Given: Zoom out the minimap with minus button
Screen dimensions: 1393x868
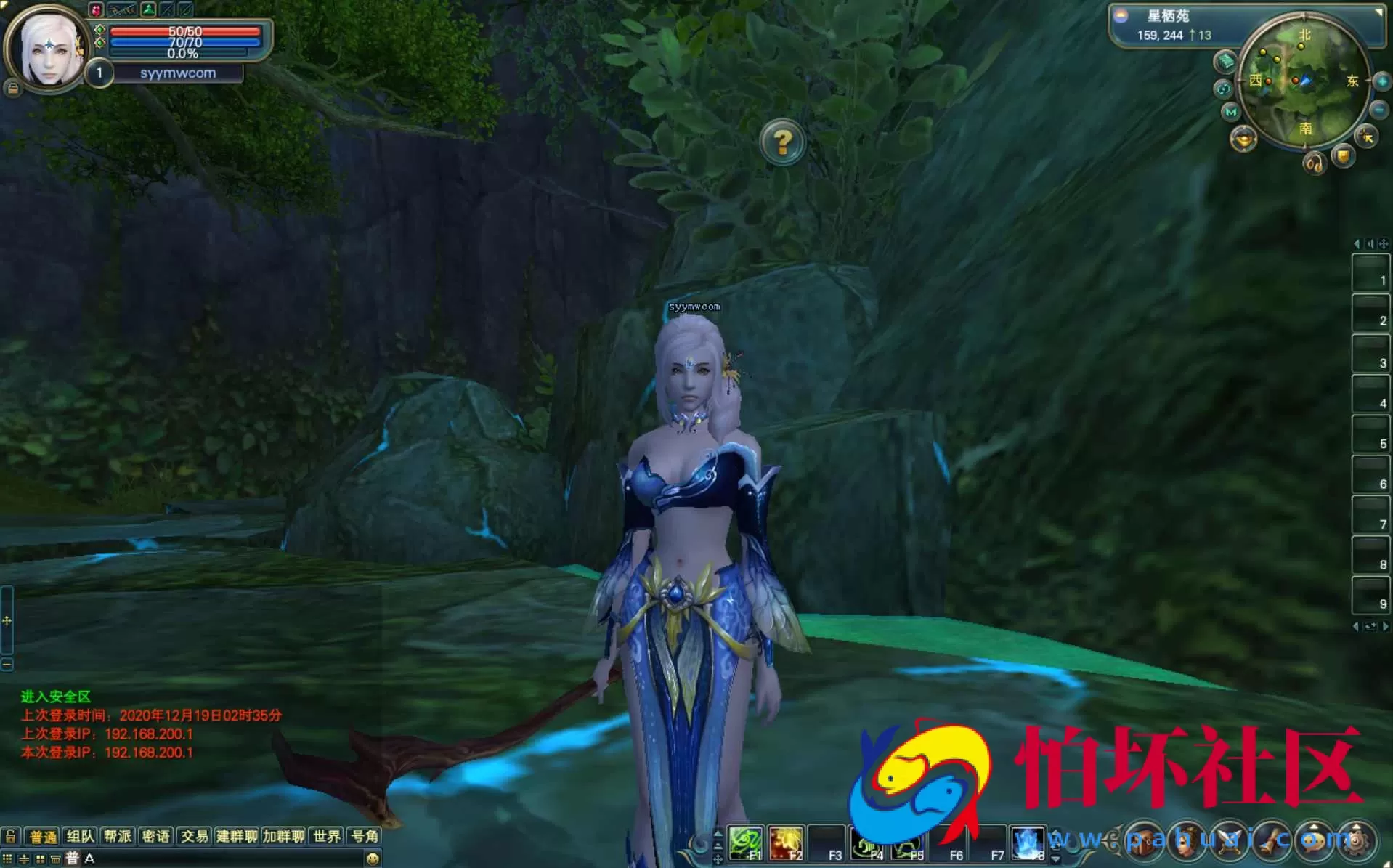Looking at the screenshot, I should tap(1378, 110).
